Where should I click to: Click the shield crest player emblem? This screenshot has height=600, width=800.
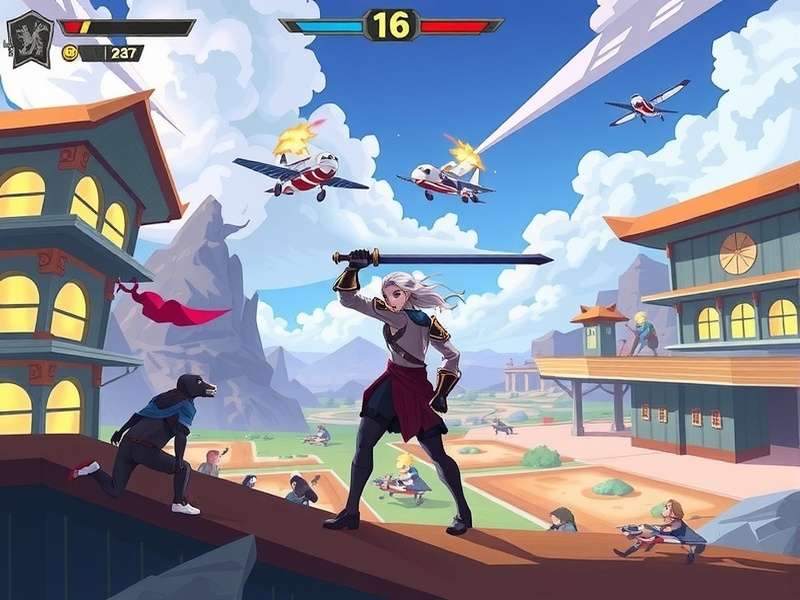30,38
